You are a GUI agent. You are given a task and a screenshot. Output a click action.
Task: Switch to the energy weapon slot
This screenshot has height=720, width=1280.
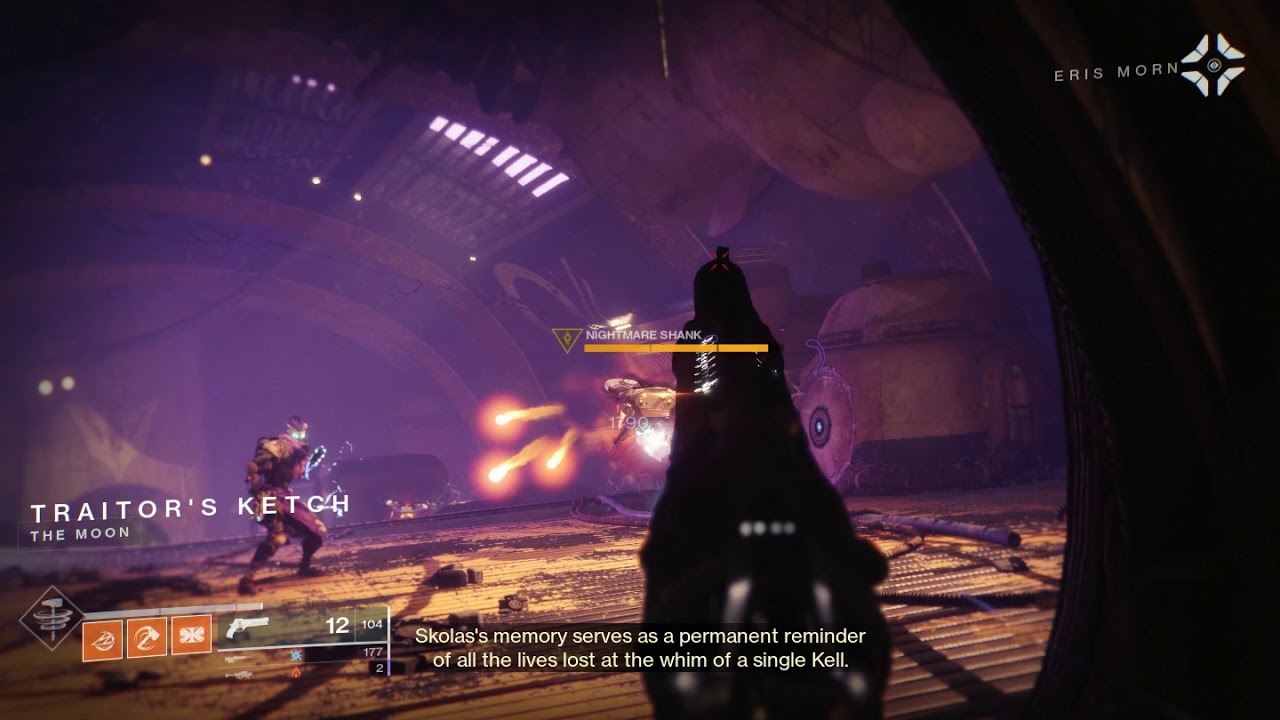tap(238, 659)
